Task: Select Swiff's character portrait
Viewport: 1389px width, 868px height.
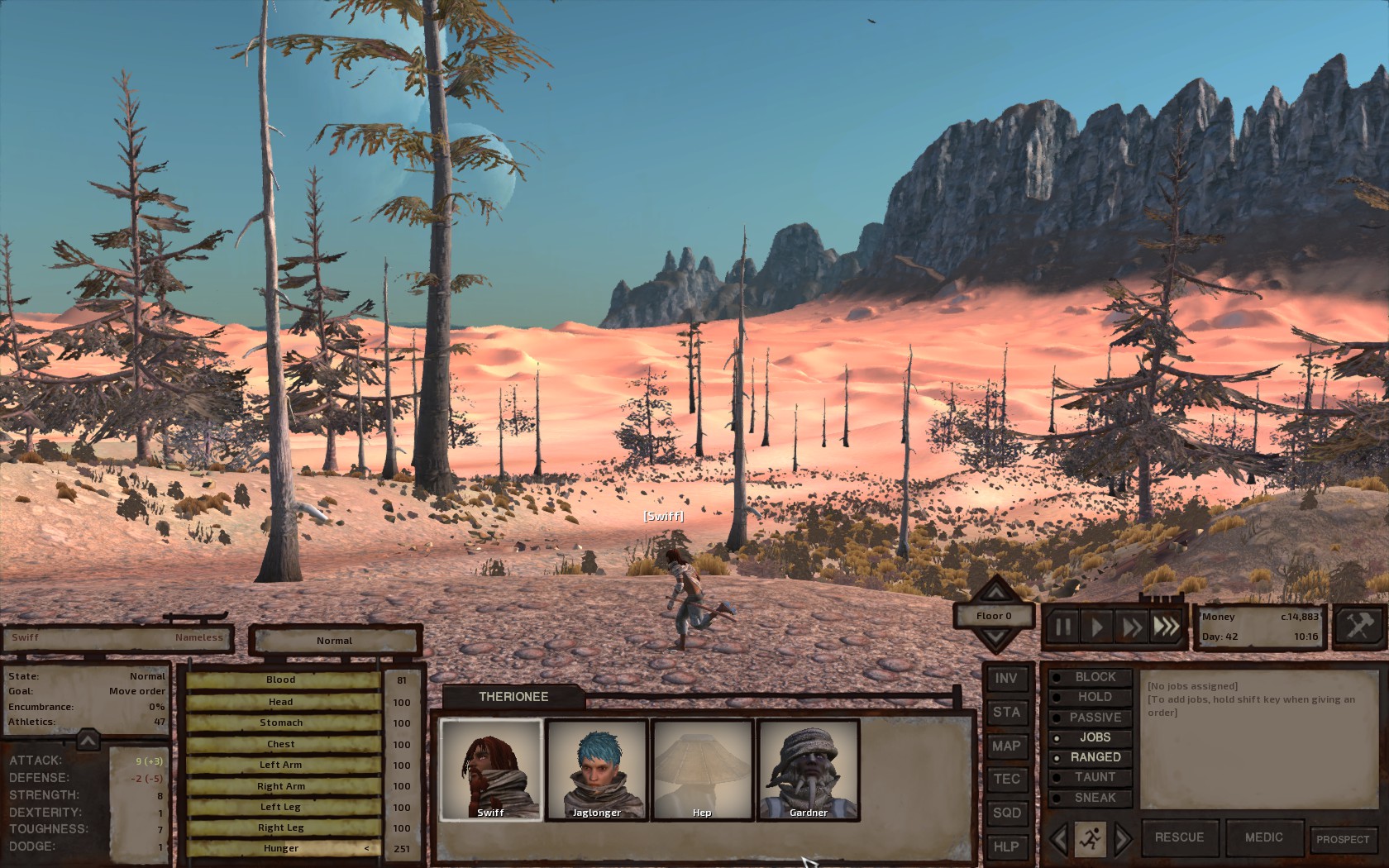Action: coord(490,769)
